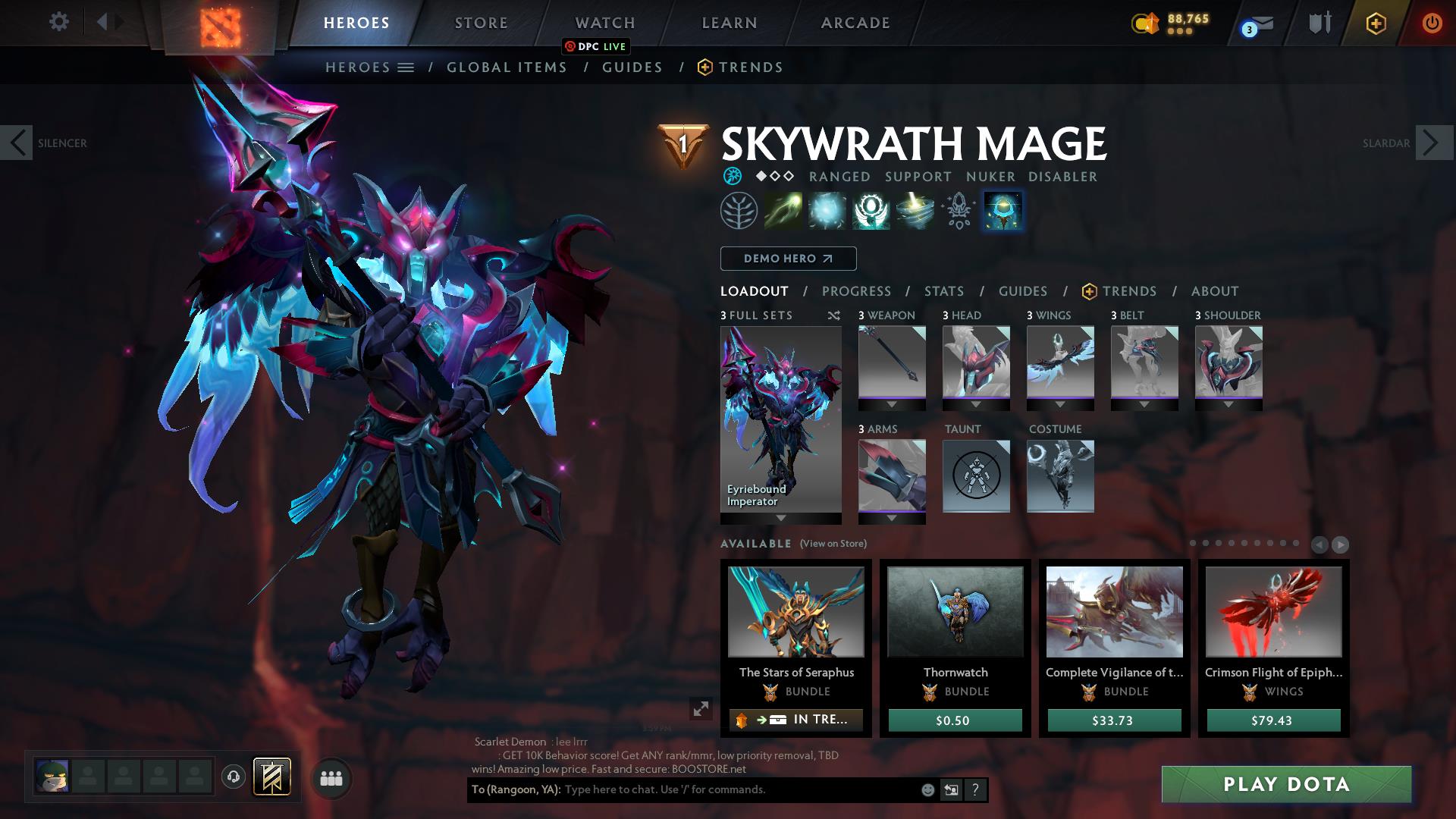Expand the 3 WEAPON slot dropdown arrow
This screenshot has width=1456, height=819.
click(891, 404)
